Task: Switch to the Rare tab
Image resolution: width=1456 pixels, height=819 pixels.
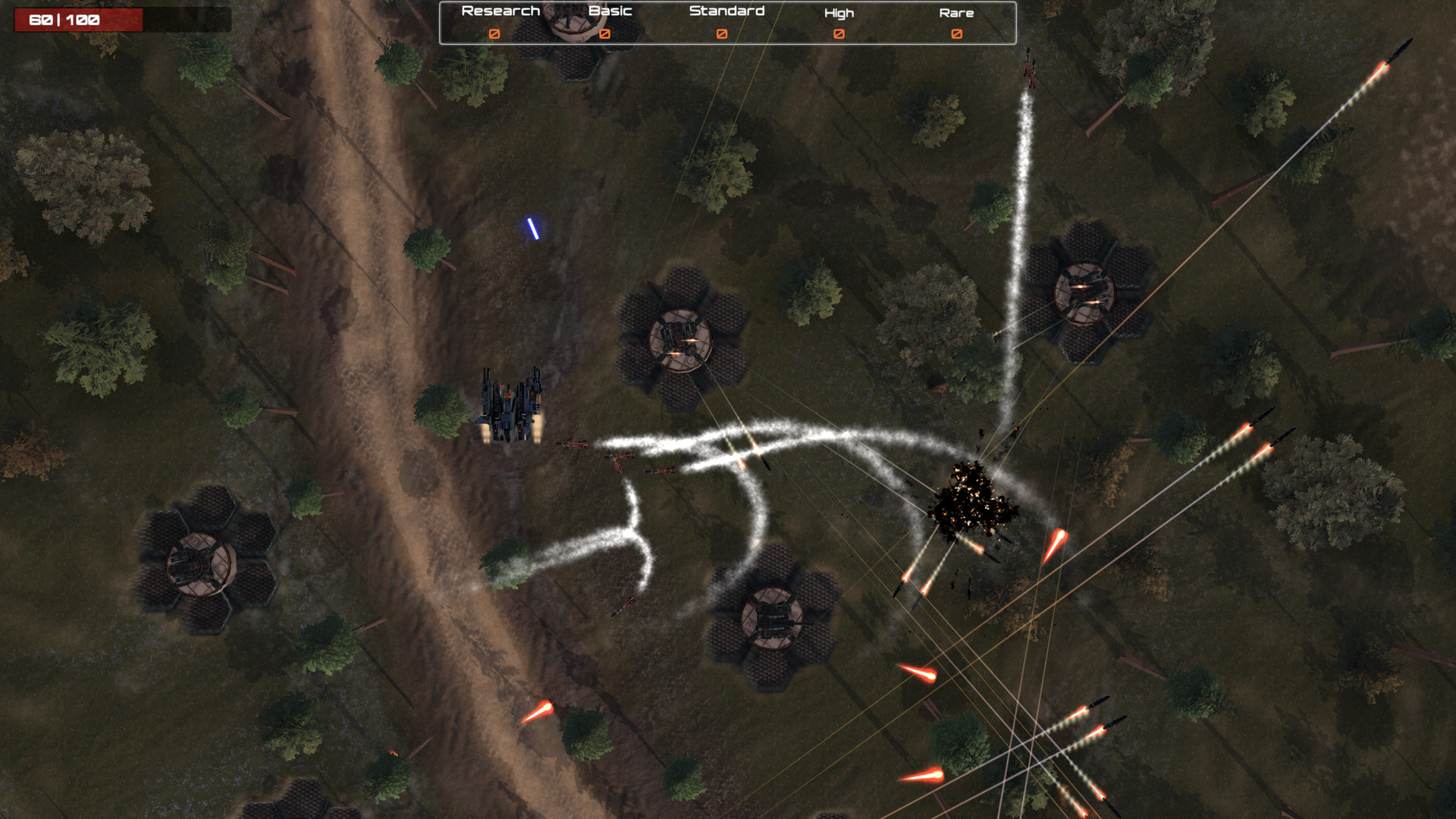Action: tap(959, 12)
